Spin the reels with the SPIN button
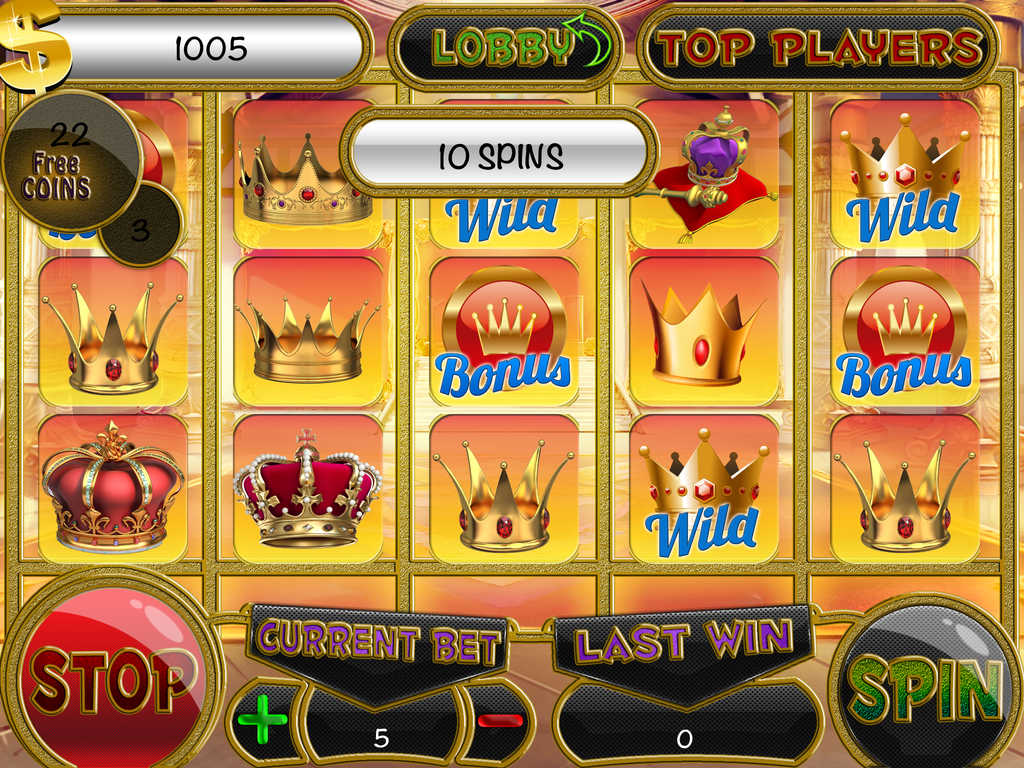 925,685
